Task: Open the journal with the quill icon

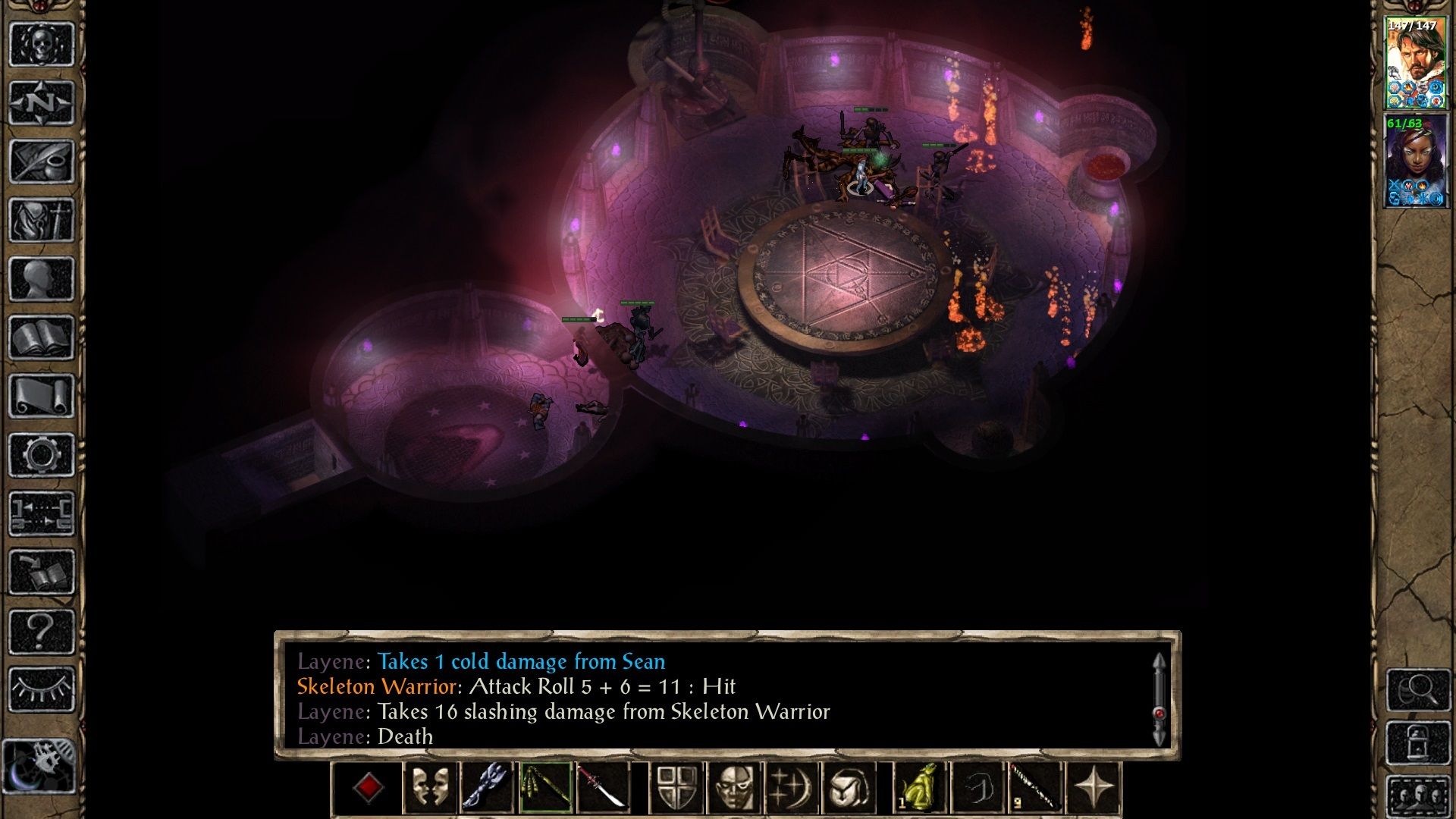Action: click(x=42, y=161)
